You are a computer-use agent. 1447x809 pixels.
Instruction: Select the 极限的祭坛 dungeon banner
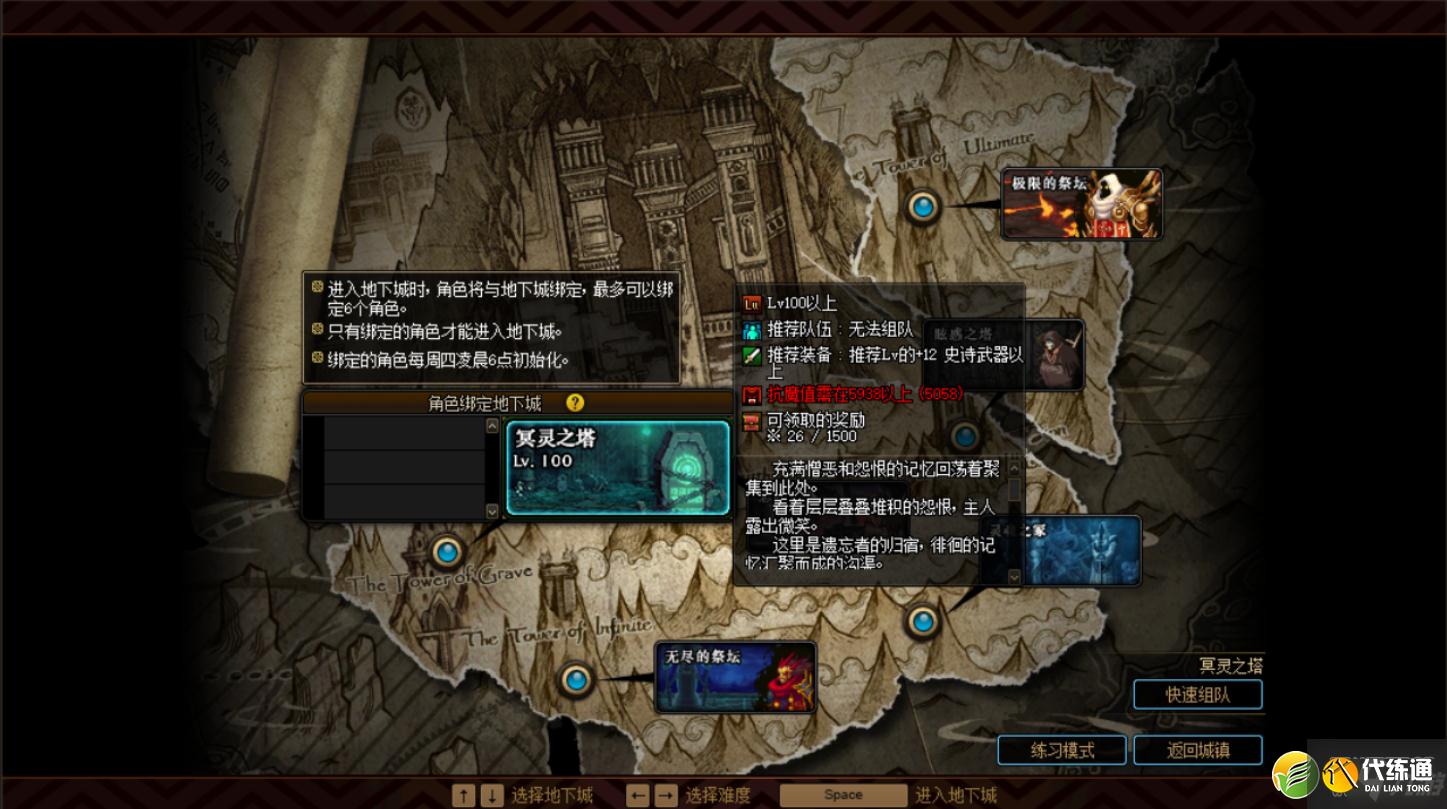coord(1081,203)
